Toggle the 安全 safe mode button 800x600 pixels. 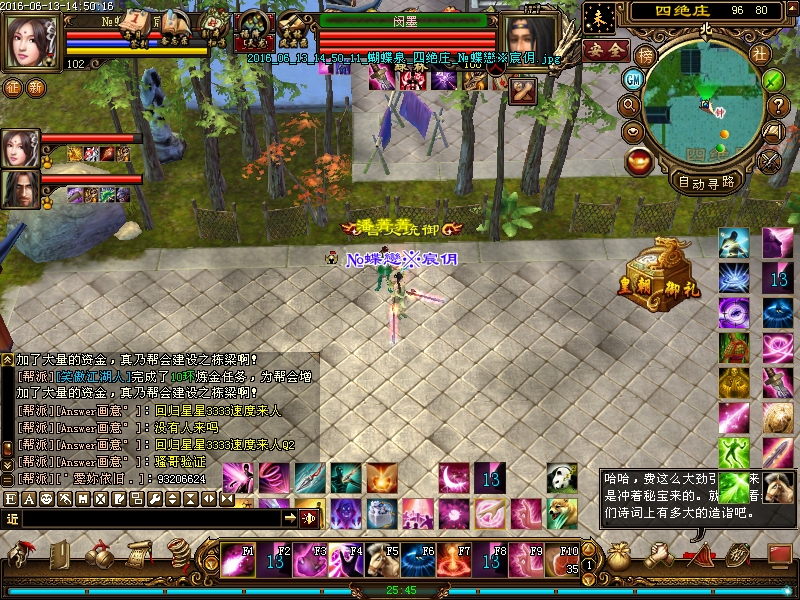(x=605, y=50)
